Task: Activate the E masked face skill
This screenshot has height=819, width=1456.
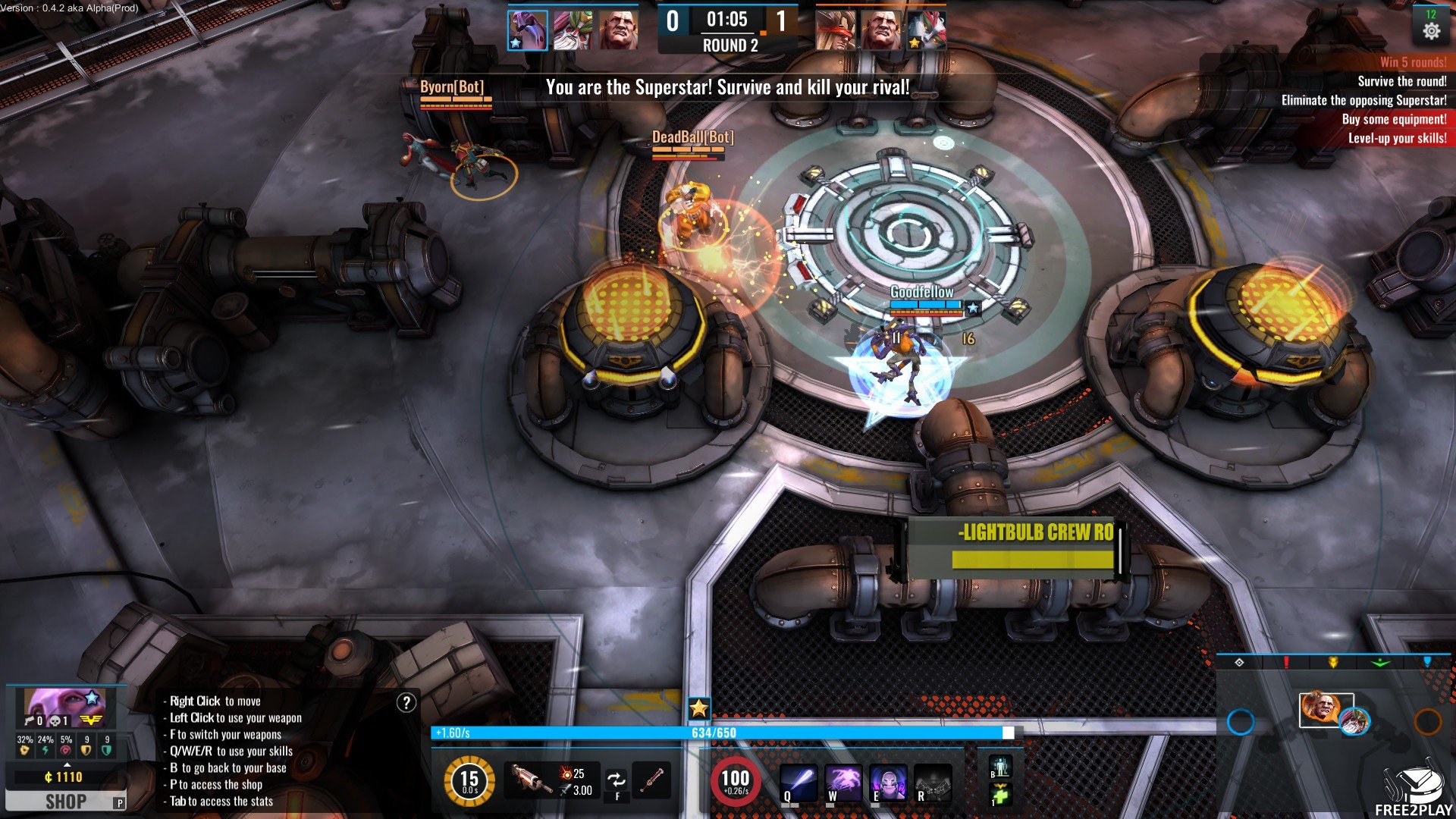Action: pos(888,781)
